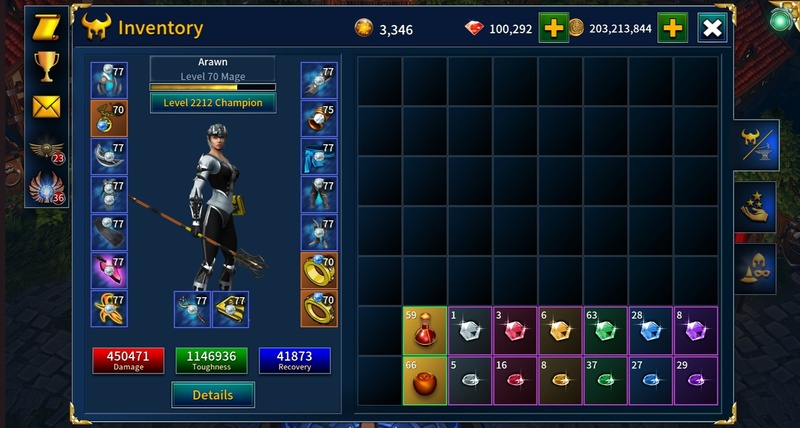Image resolution: width=800 pixels, height=428 pixels.
Task: Open the winged badge icon showing 23
Action: [x=46, y=148]
